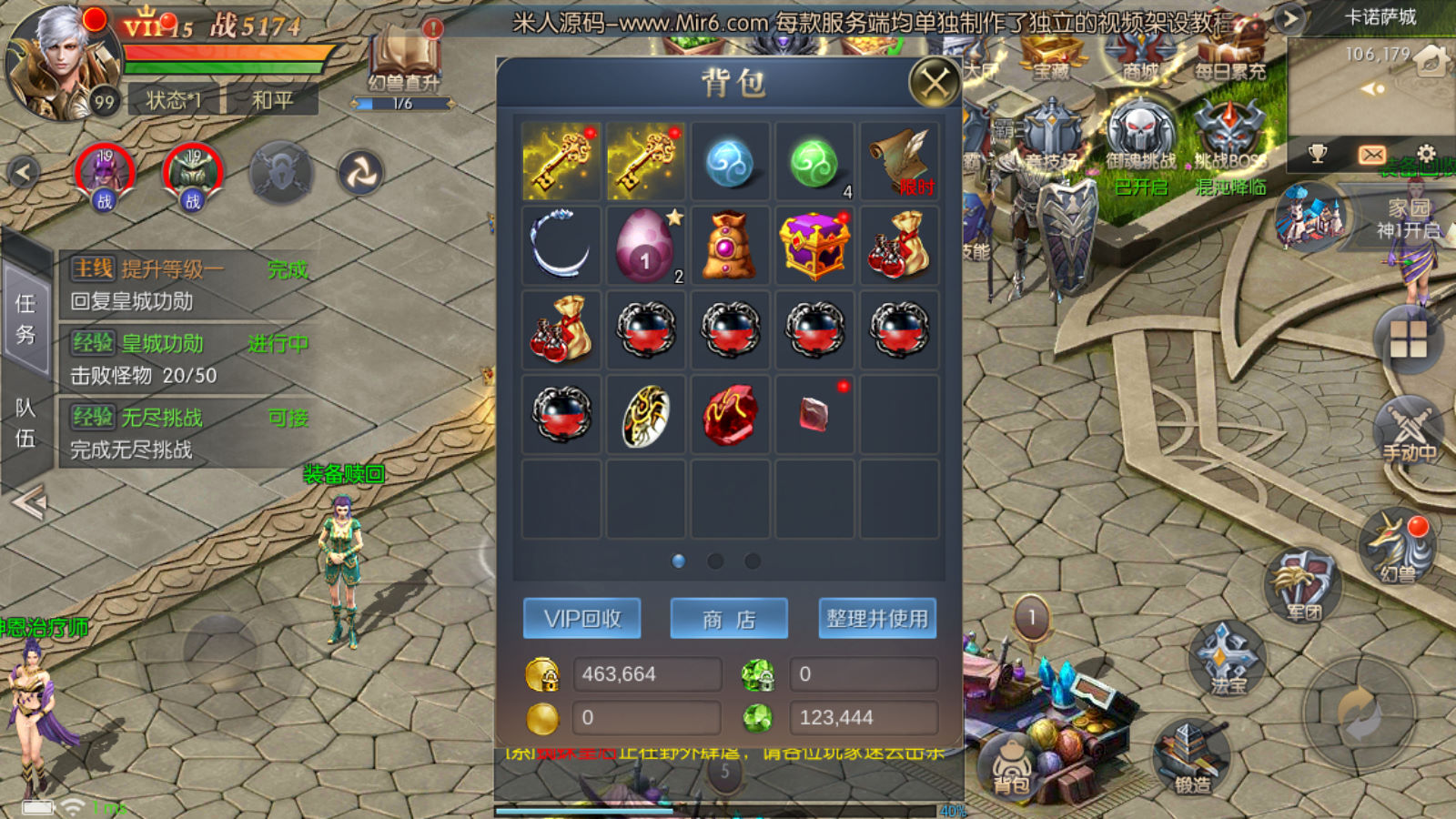Select the small pink gem shard
1456x819 pixels.
814,415
